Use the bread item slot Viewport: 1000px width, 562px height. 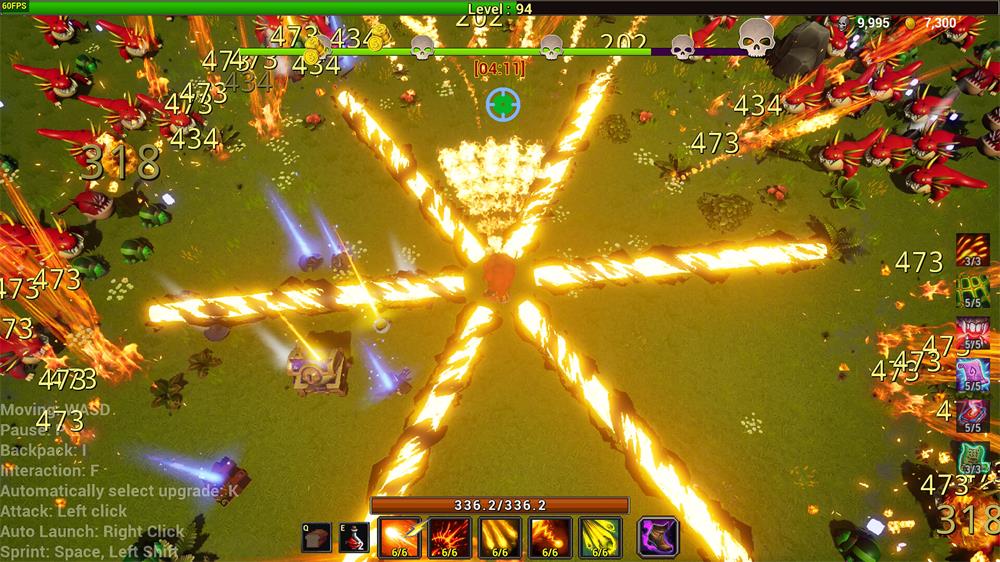click(318, 537)
